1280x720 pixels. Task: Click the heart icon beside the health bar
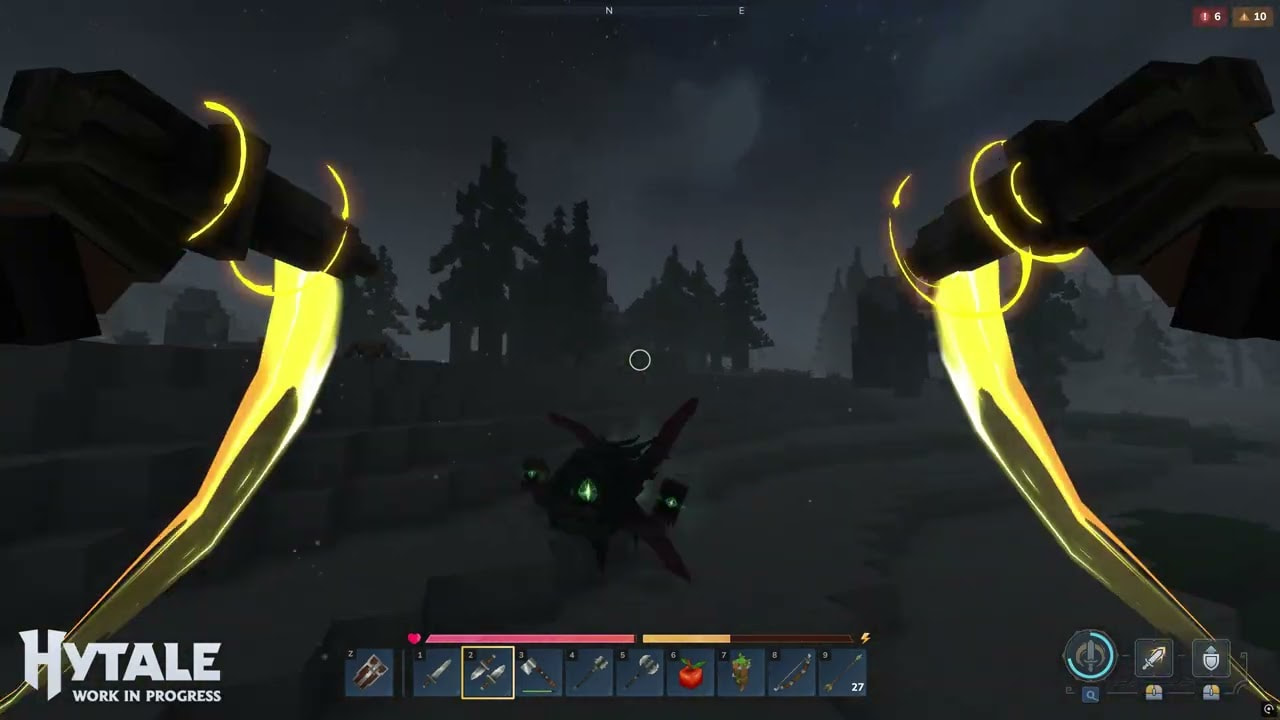[x=413, y=638]
